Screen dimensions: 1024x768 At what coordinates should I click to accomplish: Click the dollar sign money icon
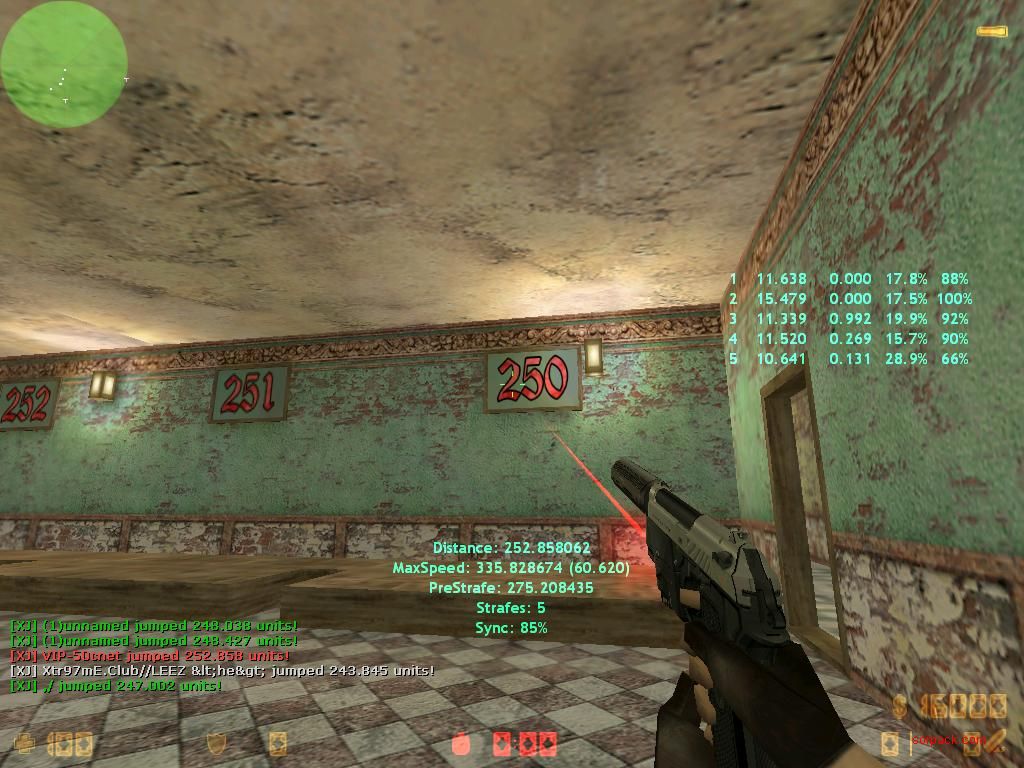click(x=900, y=708)
